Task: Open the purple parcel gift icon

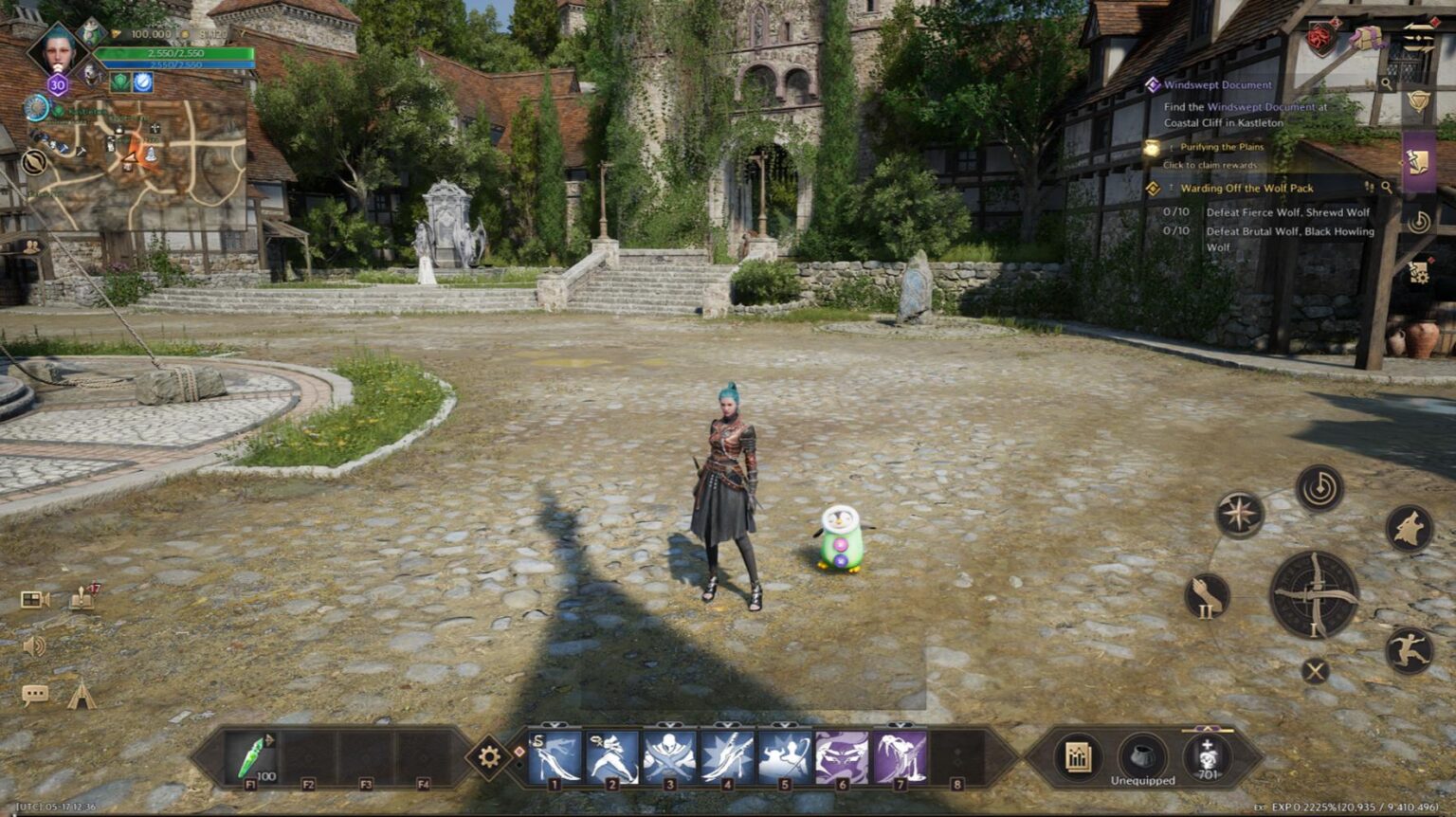Action: click(x=1366, y=39)
